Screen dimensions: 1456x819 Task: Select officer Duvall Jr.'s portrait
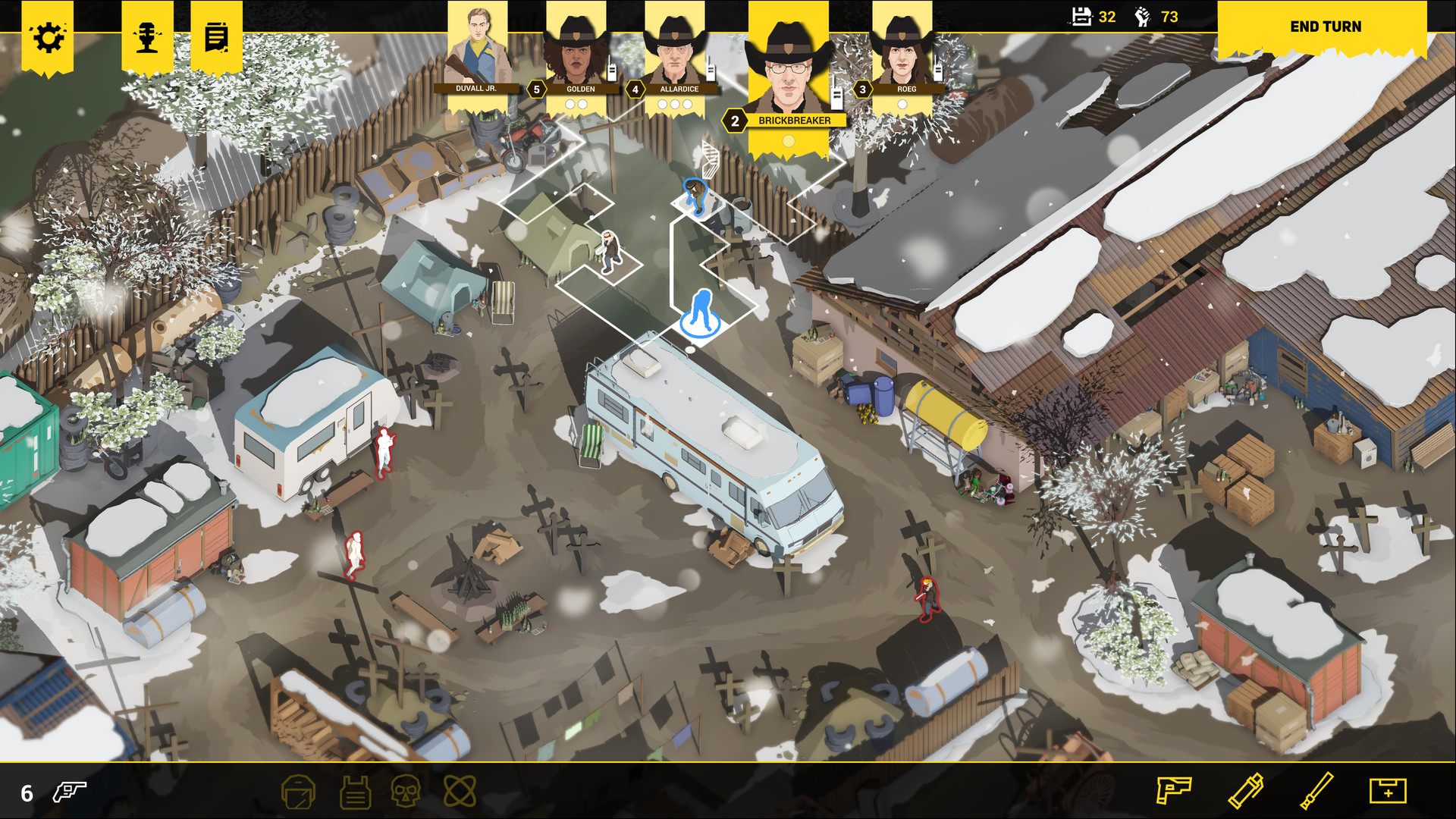478,45
